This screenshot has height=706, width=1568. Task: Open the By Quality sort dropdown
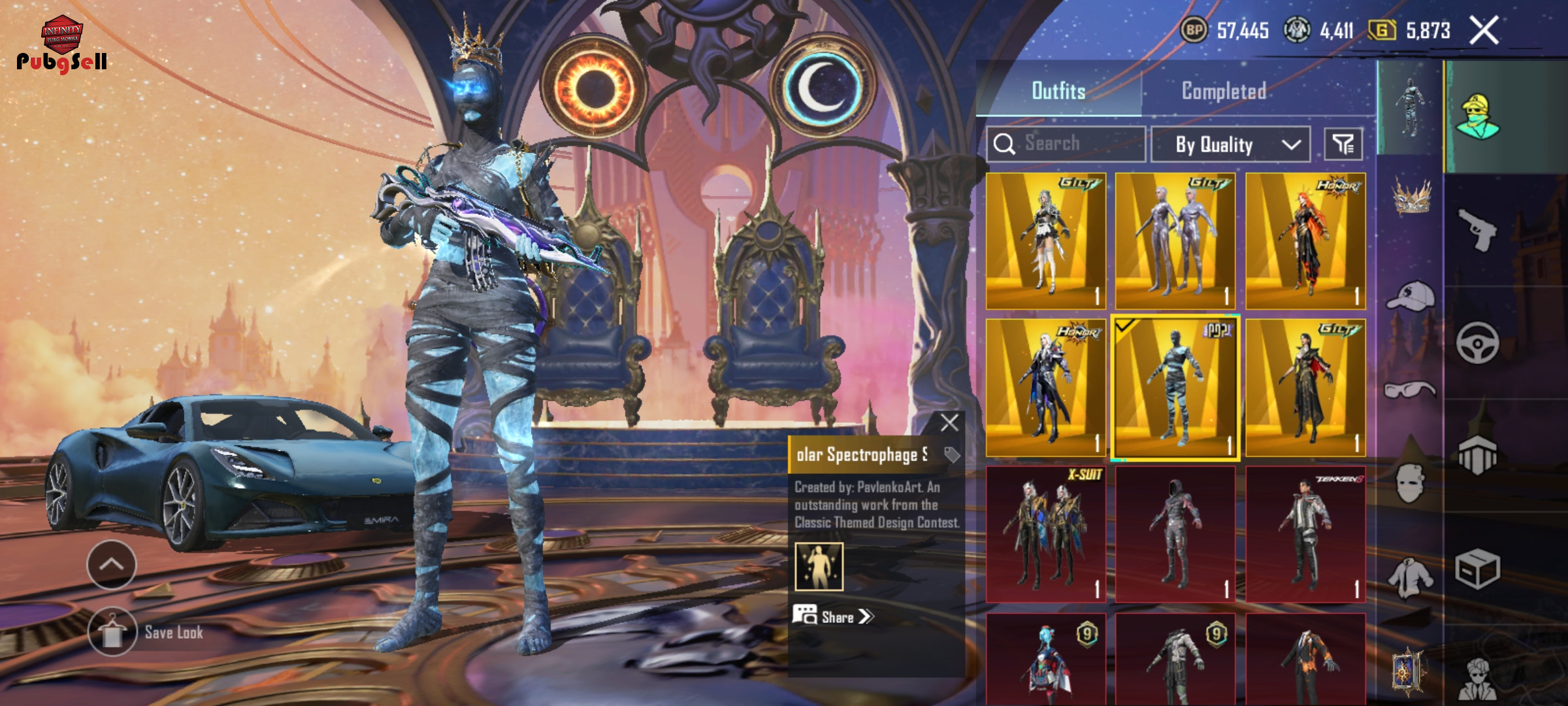(1230, 144)
